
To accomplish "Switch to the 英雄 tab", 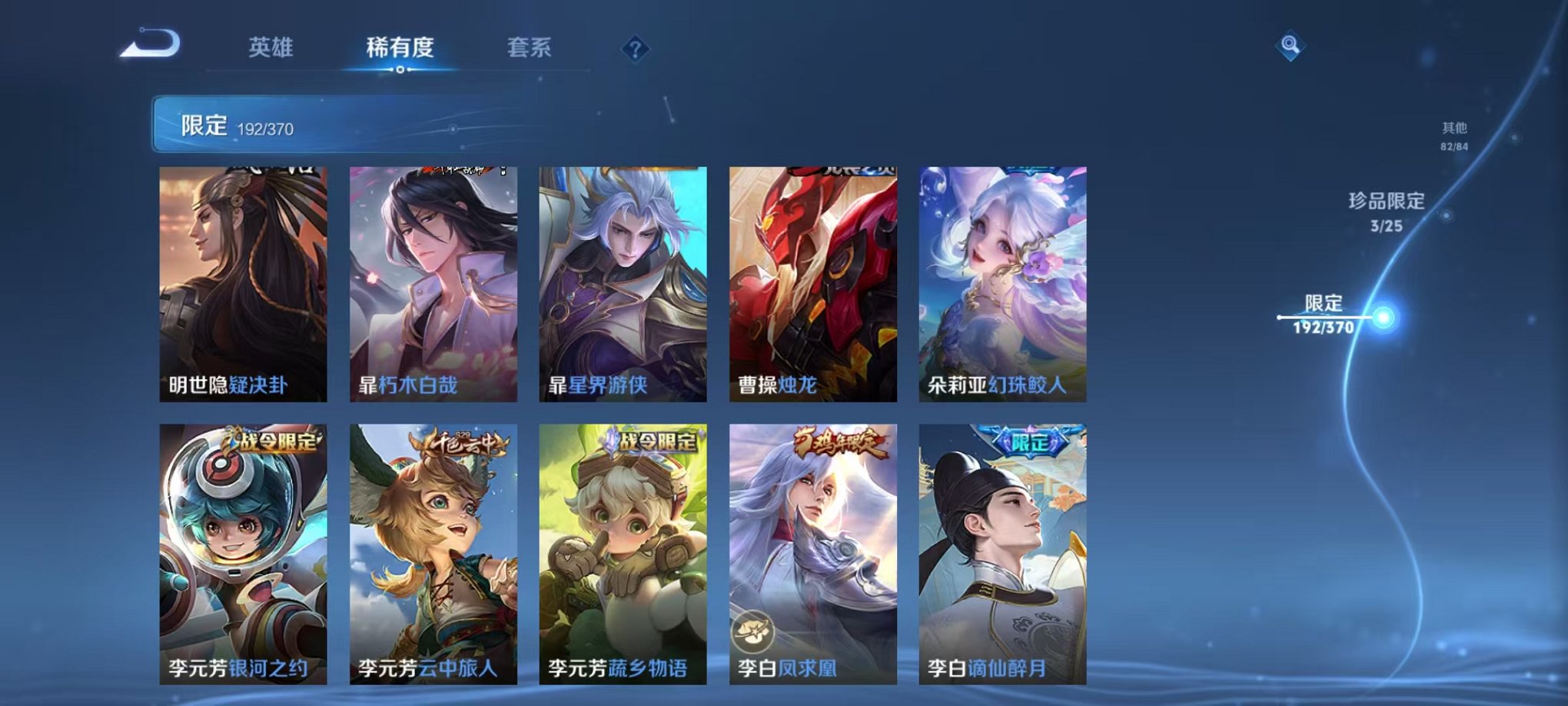I will pos(273,46).
